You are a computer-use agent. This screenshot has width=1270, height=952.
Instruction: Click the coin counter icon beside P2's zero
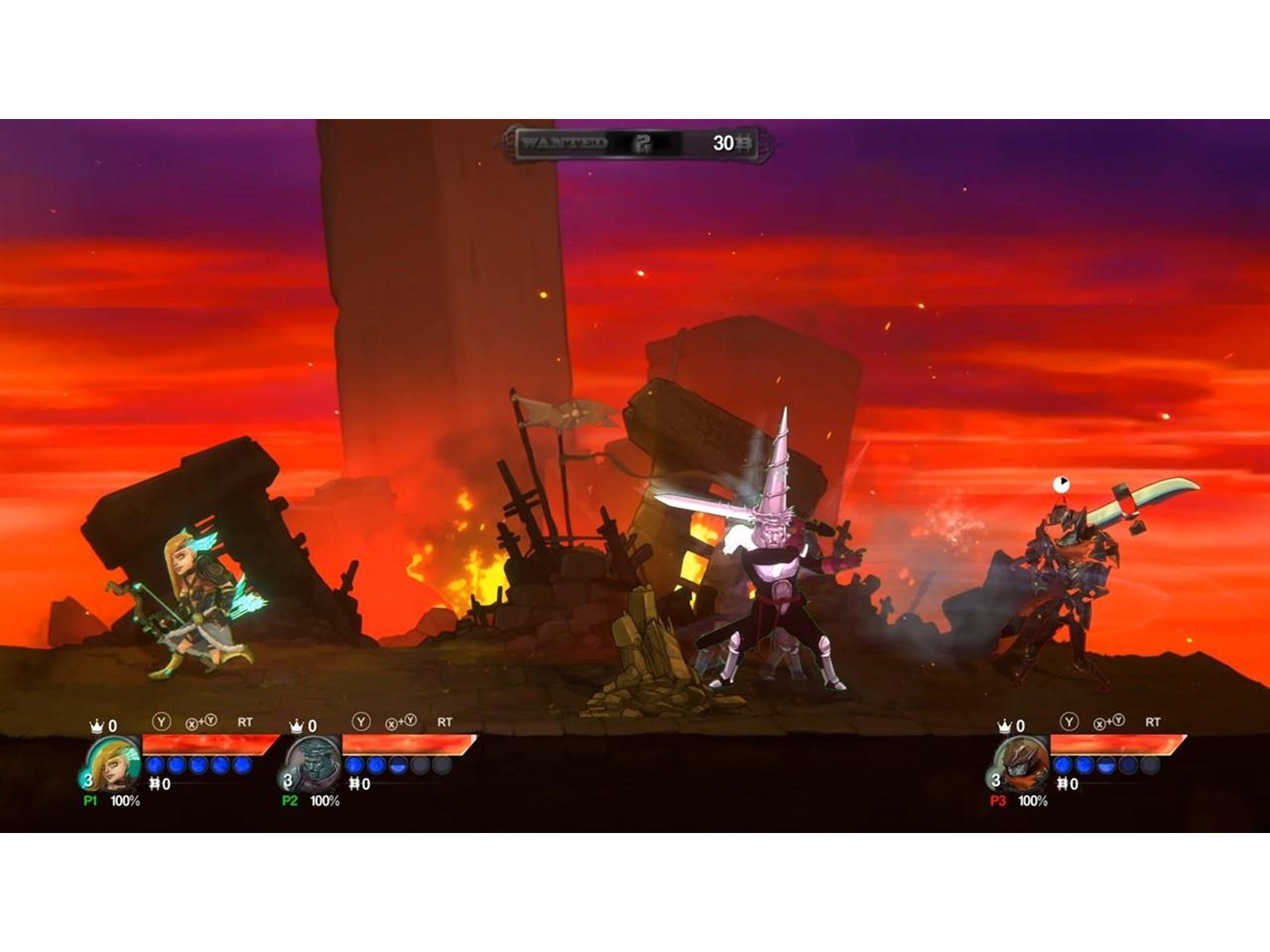[x=354, y=783]
